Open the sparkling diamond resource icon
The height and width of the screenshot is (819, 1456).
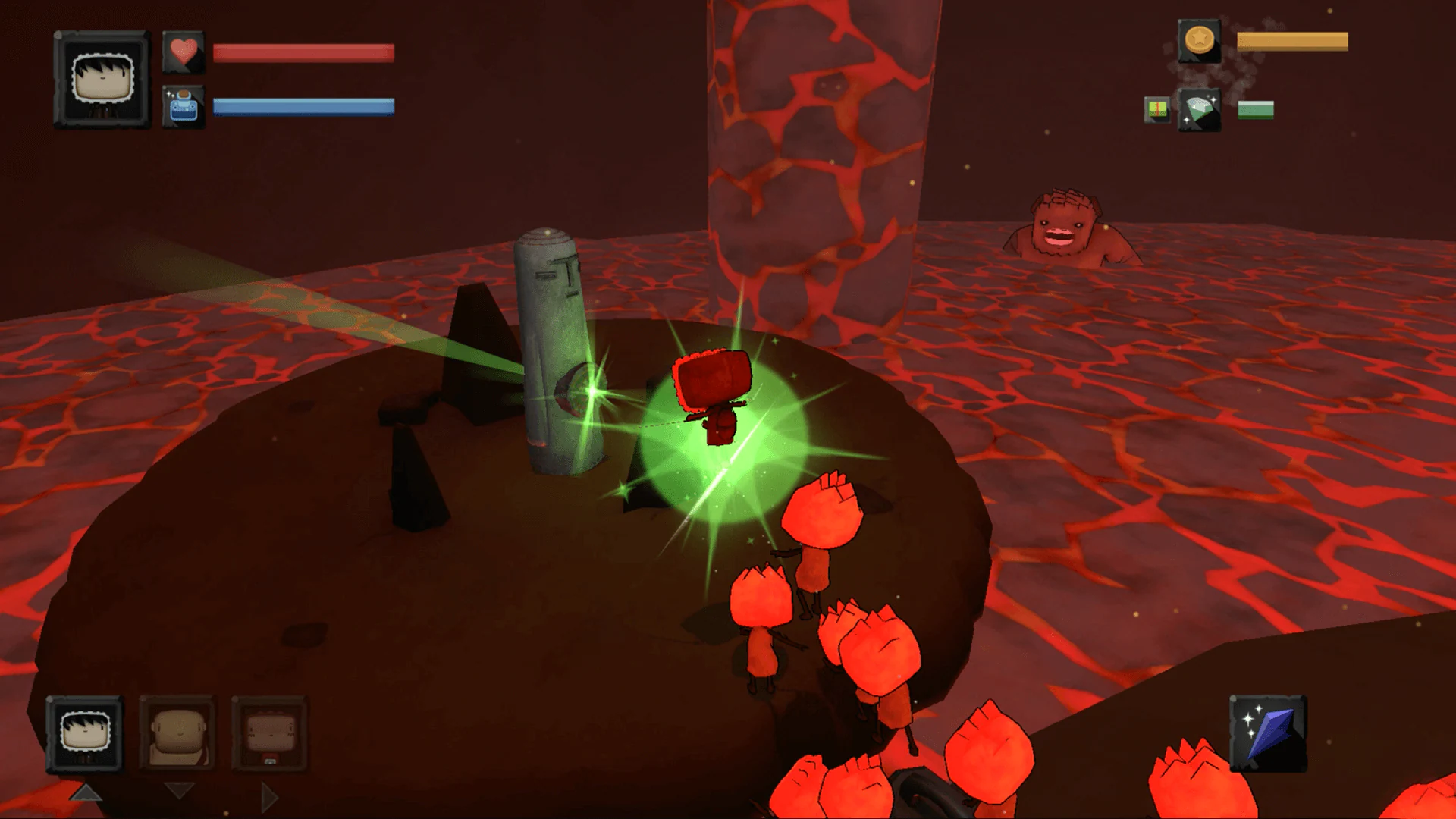(x=1200, y=108)
